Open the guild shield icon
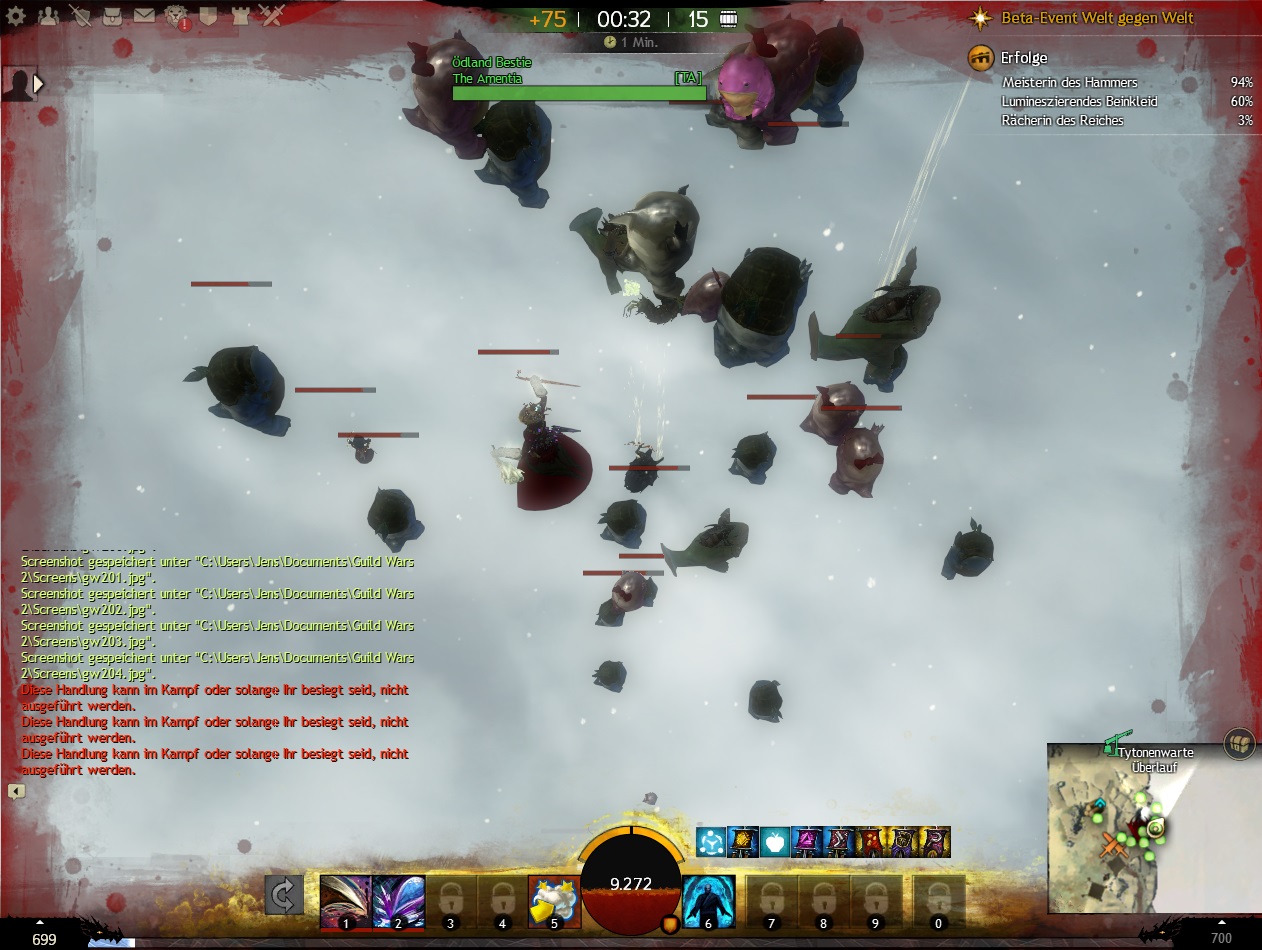 [208, 16]
